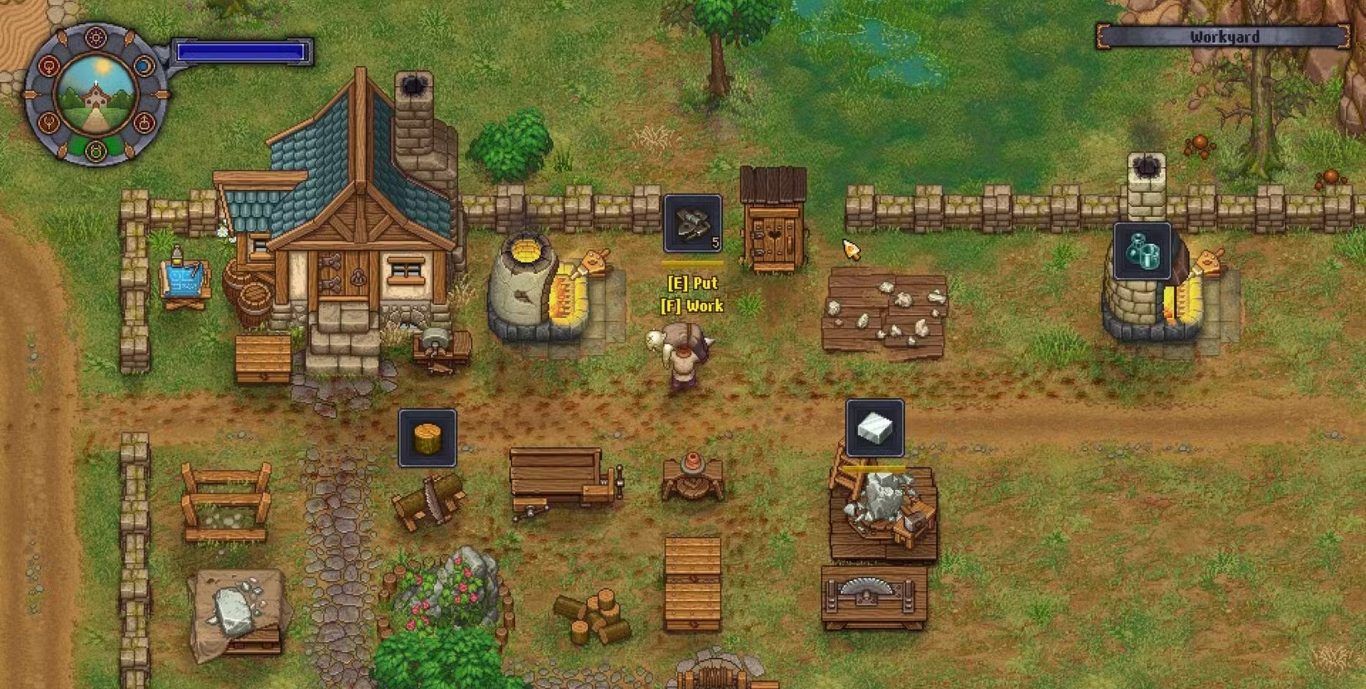Screen dimensions: 1366x689
Task: Select the wood log icon above the sawhorse
Action: point(427,437)
